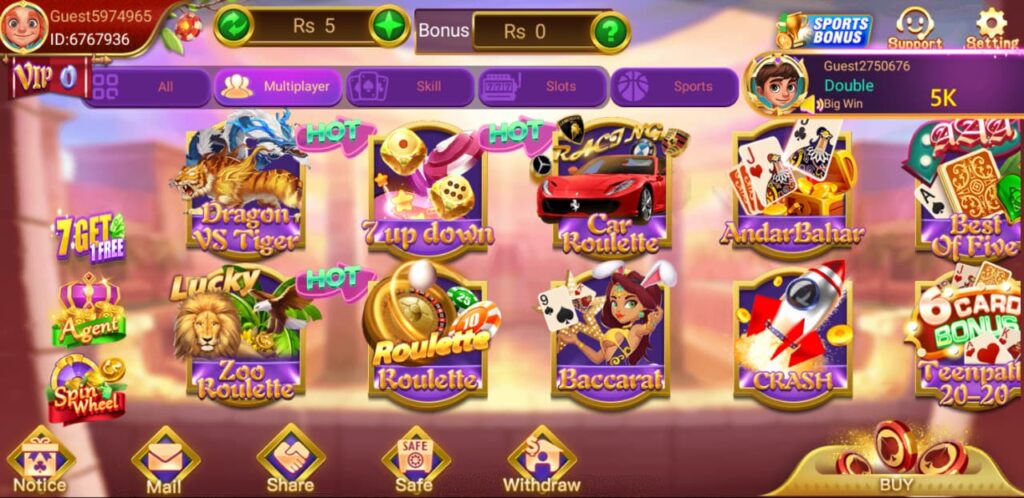This screenshot has height=498, width=1024.
Task: Open the Safe vault
Action: tap(414, 462)
